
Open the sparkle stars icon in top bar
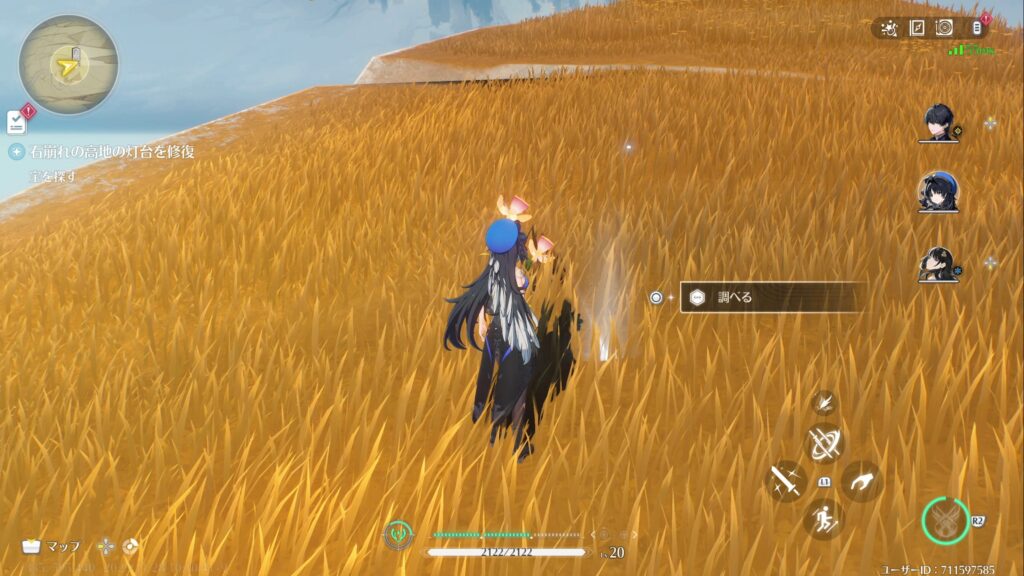[x=889, y=28]
